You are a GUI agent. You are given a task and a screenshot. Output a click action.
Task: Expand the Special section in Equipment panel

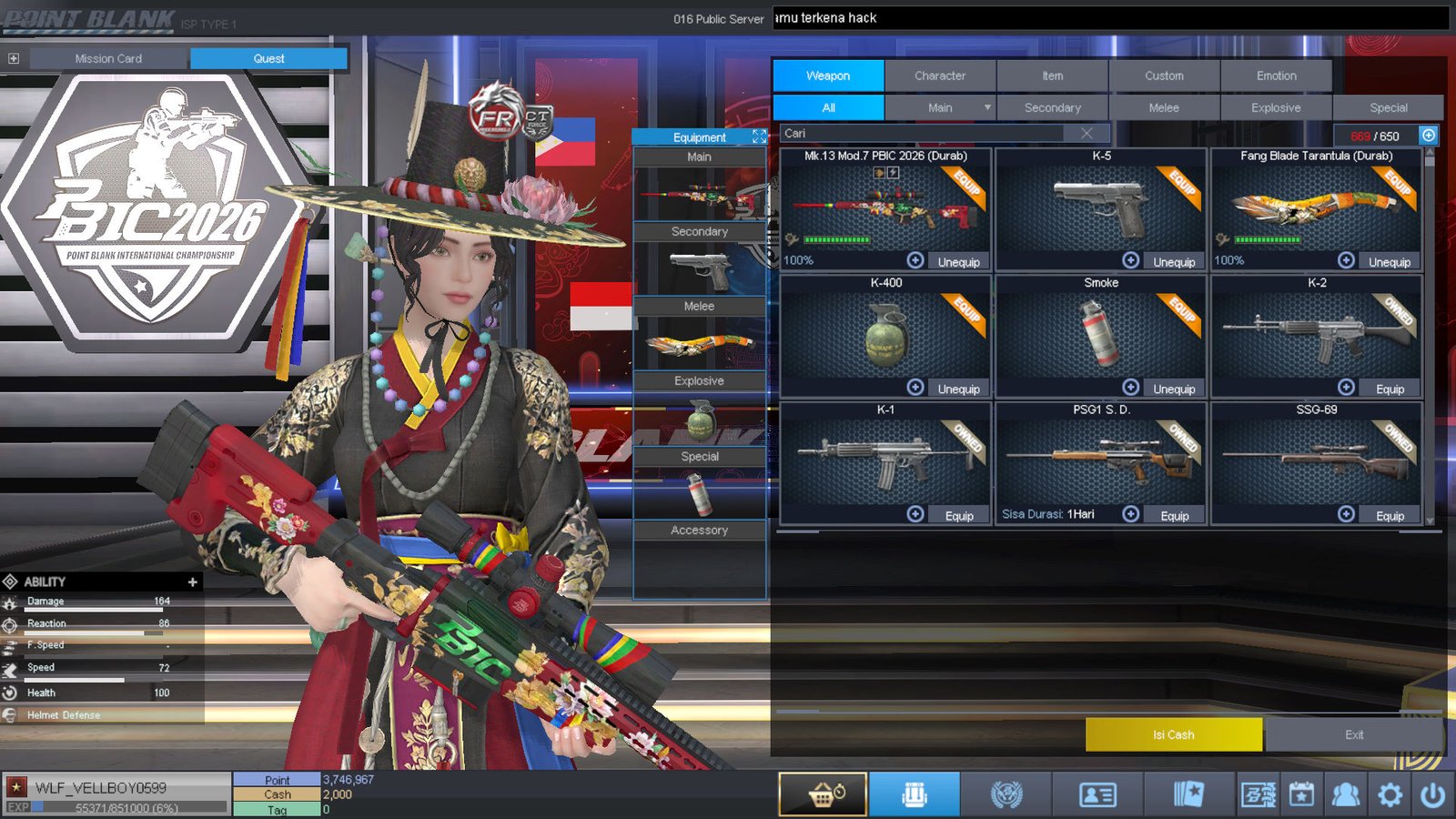coord(699,456)
